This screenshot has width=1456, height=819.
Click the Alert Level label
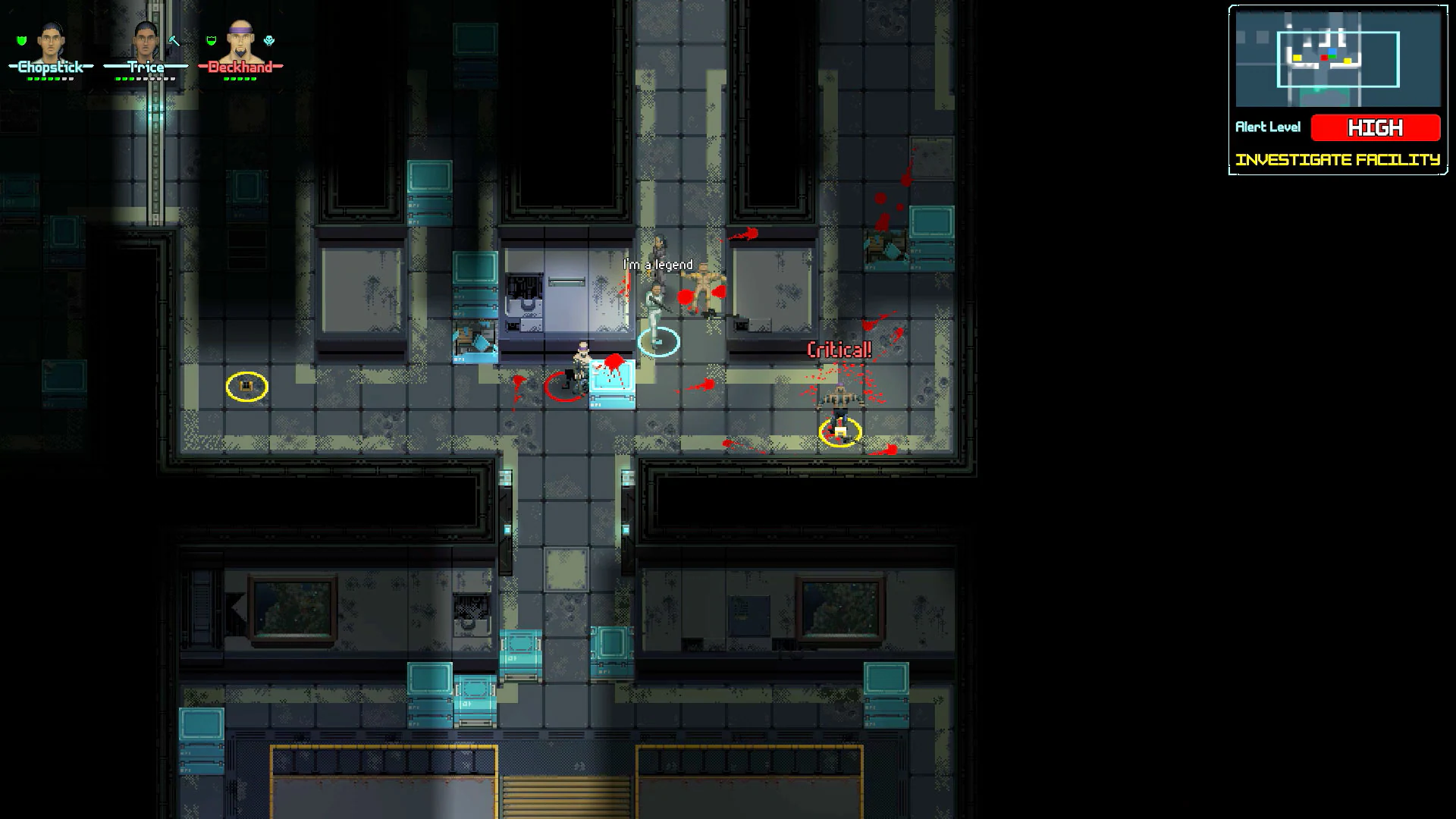pos(1269,127)
